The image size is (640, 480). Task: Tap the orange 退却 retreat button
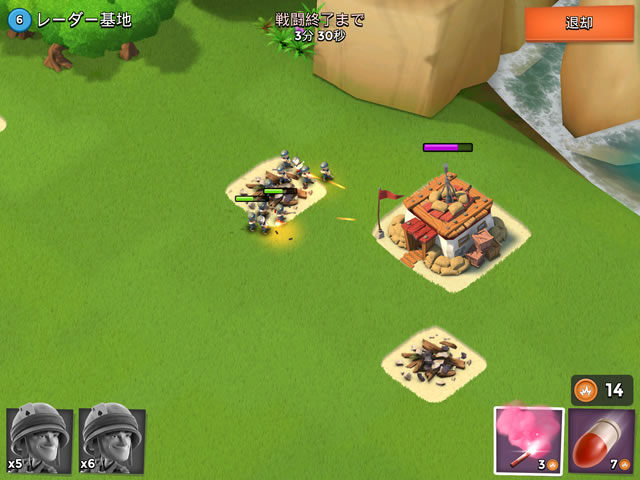click(579, 23)
